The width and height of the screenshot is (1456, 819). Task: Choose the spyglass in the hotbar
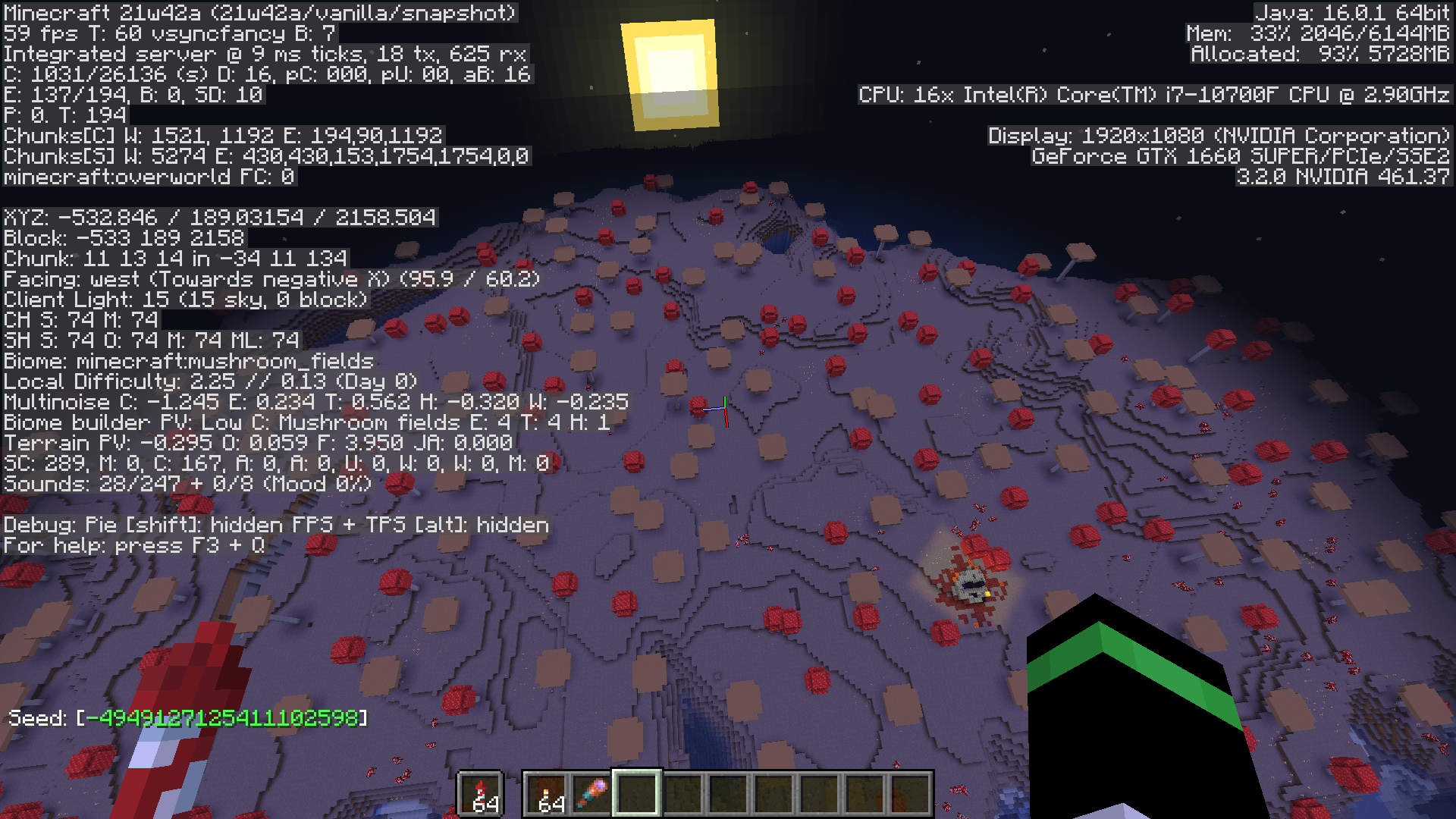coord(592,794)
